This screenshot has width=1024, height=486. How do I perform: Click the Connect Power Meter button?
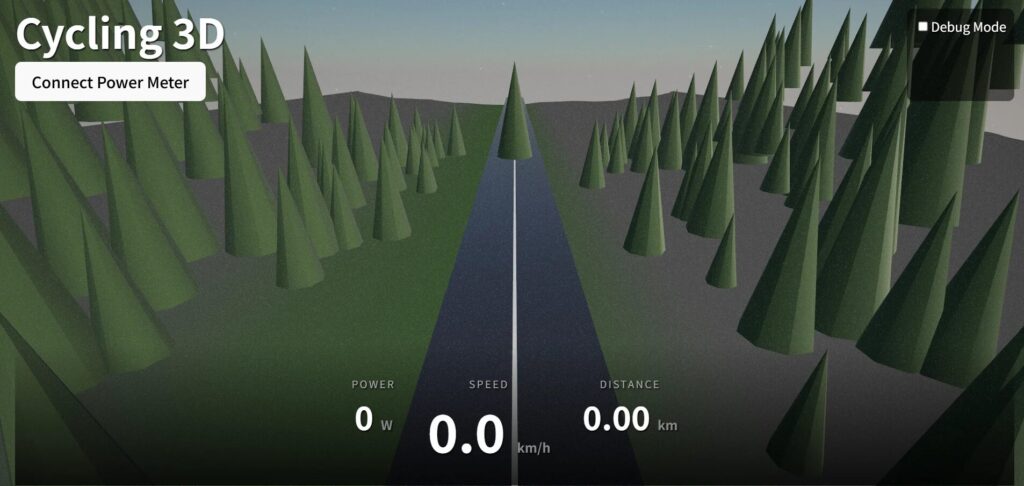click(x=110, y=82)
